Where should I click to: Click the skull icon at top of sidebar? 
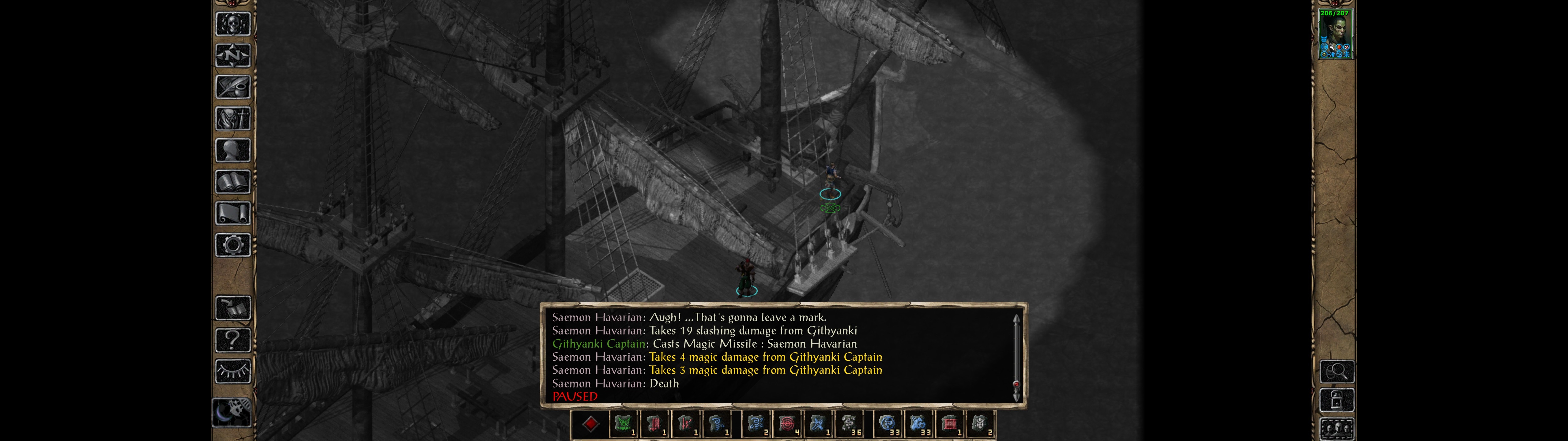point(232,24)
